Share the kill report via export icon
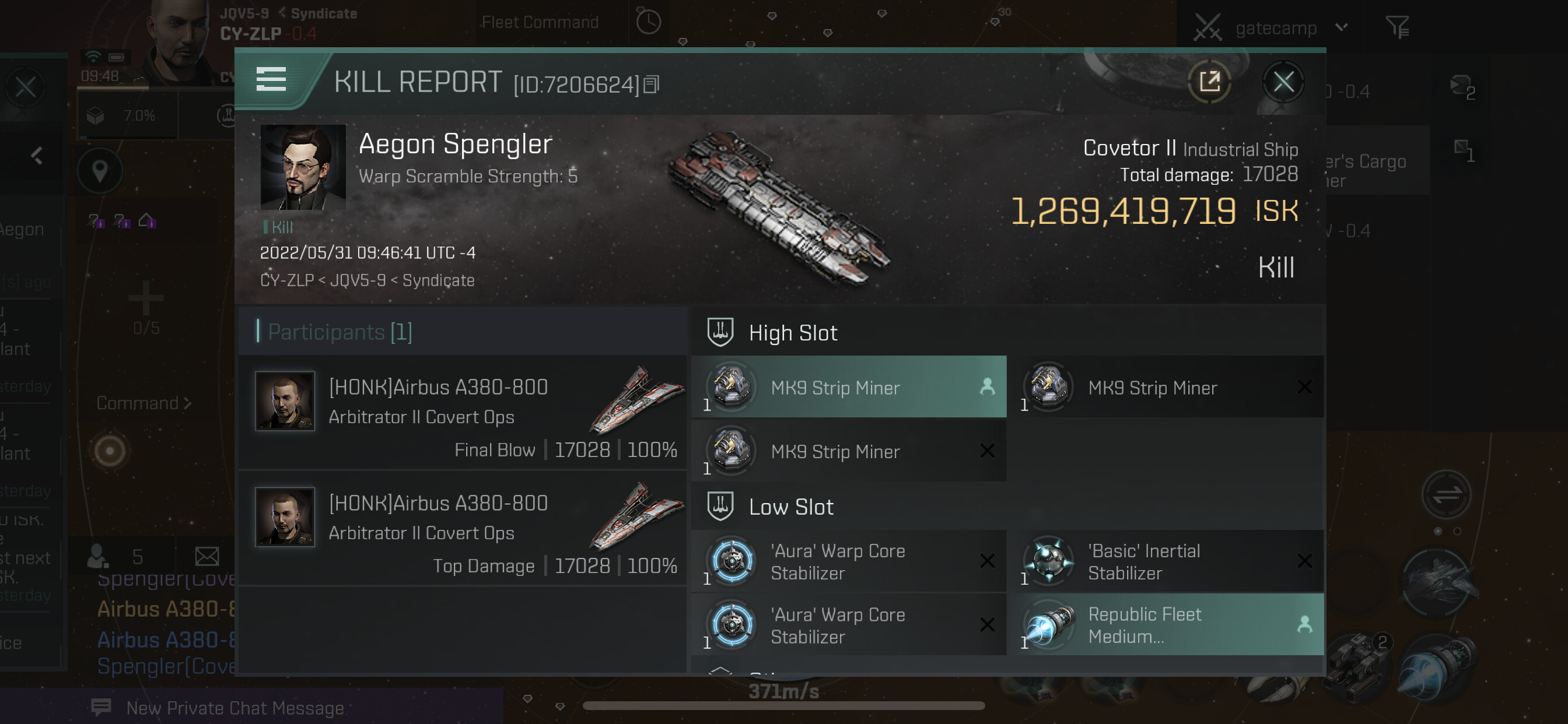This screenshot has width=1568, height=724. [x=1209, y=82]
